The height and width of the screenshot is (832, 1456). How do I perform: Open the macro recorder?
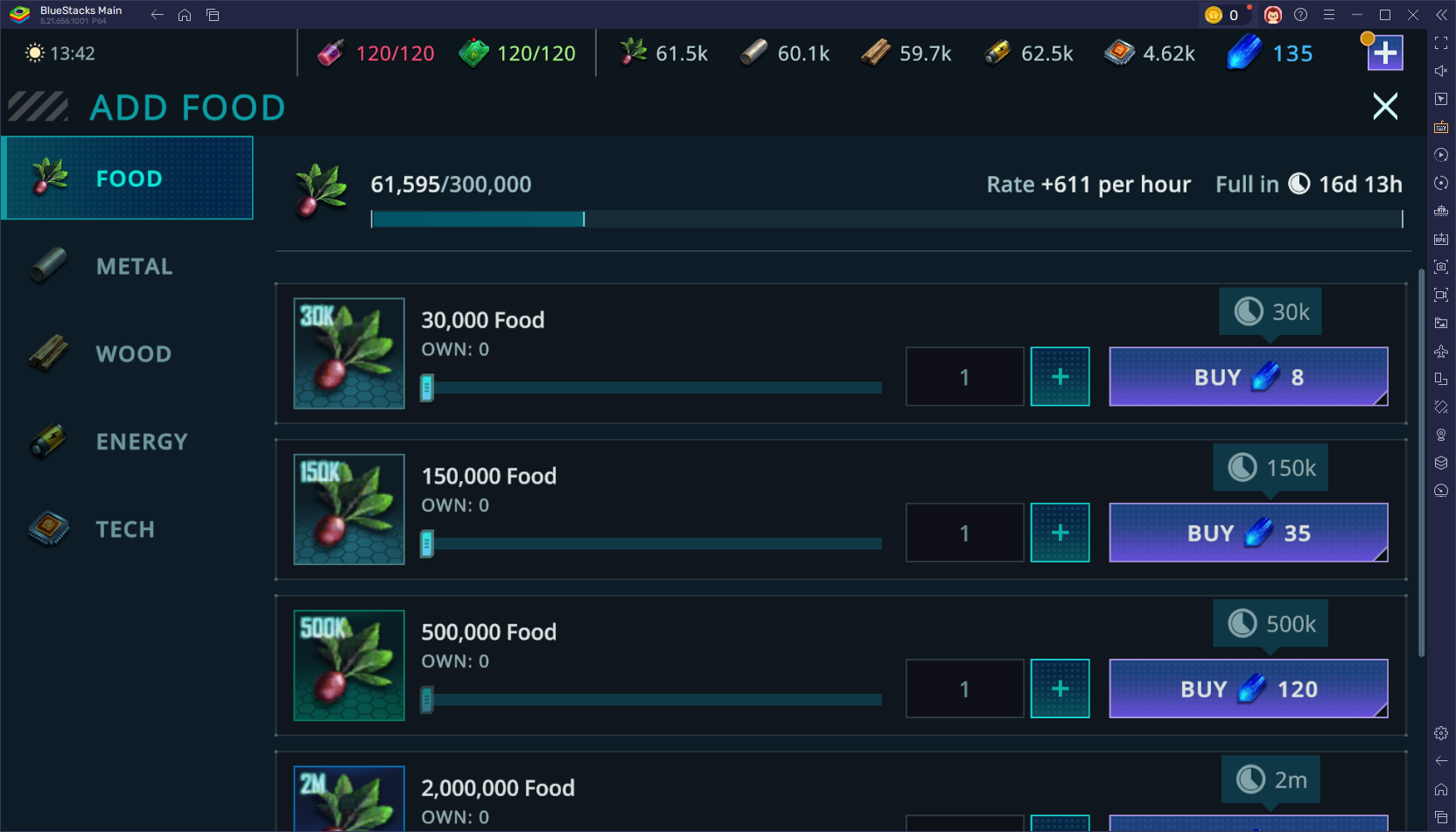click(x=1441, y=155)
